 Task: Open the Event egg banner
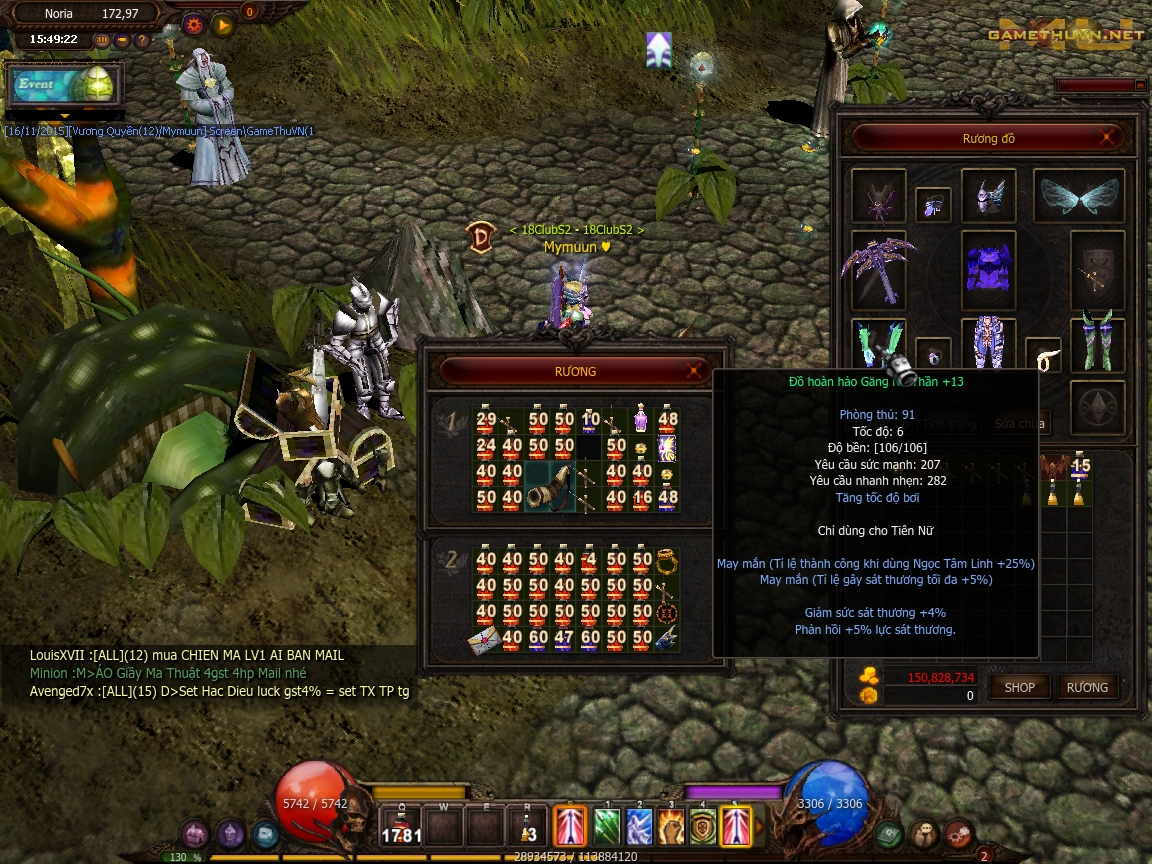pos(64,85)
